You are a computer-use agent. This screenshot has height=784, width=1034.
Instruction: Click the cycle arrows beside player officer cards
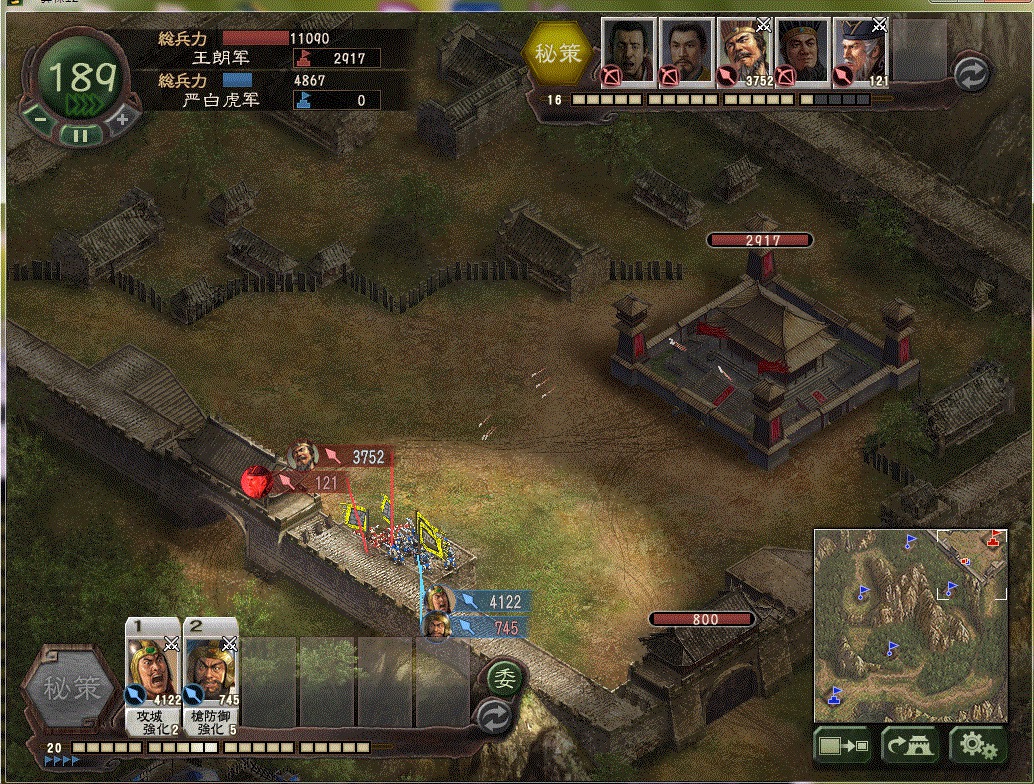[495, 718]
